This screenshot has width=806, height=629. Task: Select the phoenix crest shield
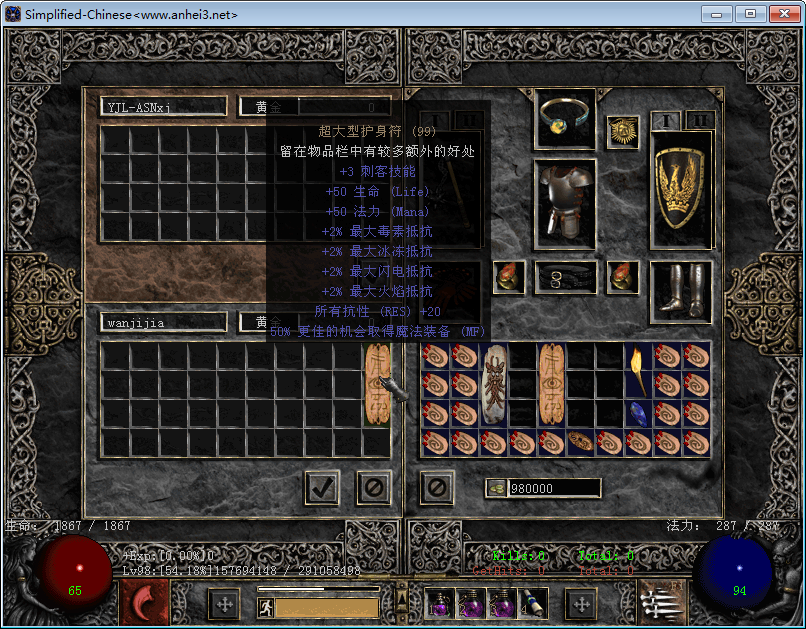coord(683,190)
